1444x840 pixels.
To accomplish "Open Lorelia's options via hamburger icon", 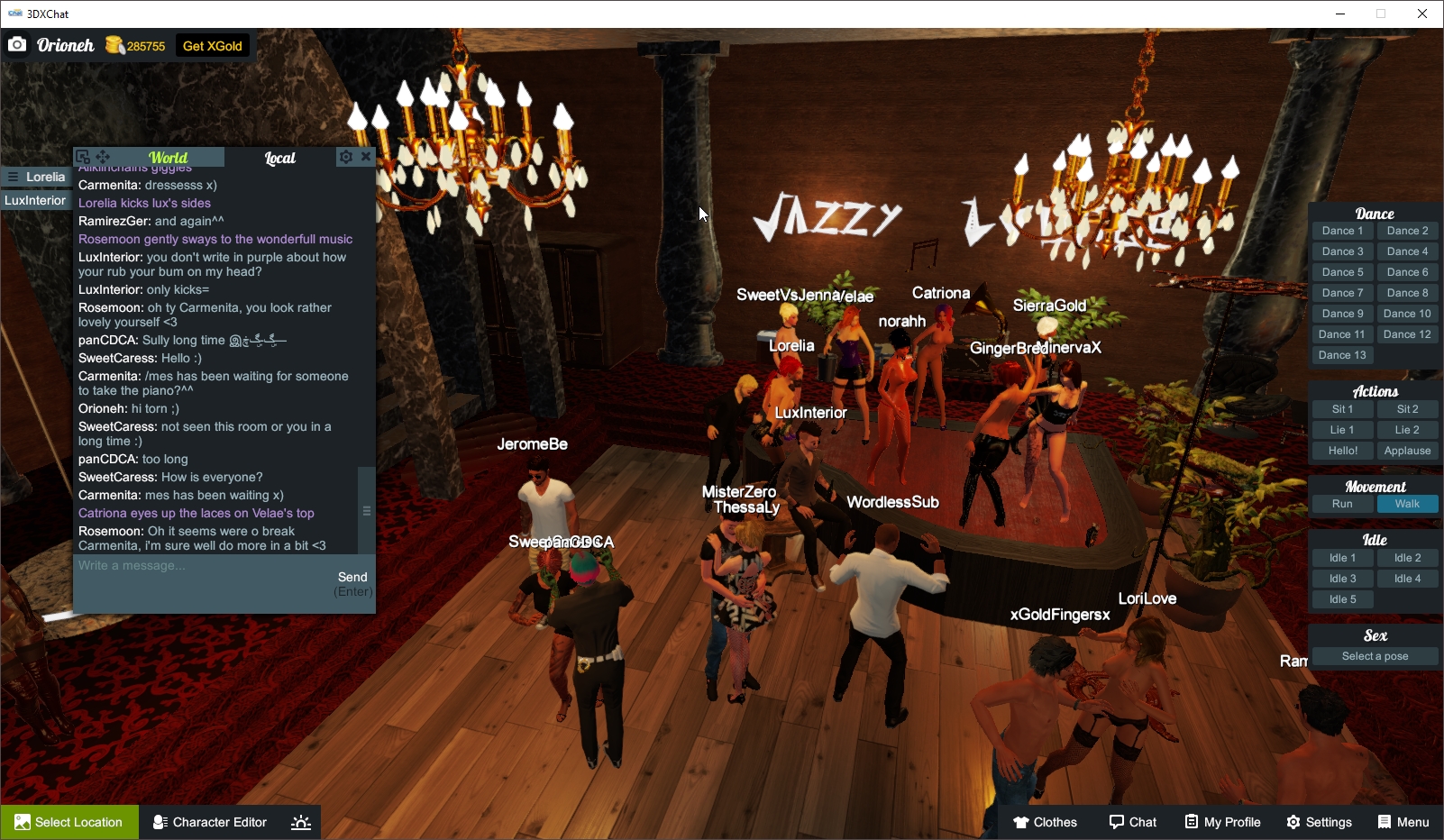I will pyautogui.click(x=13, y=177).
